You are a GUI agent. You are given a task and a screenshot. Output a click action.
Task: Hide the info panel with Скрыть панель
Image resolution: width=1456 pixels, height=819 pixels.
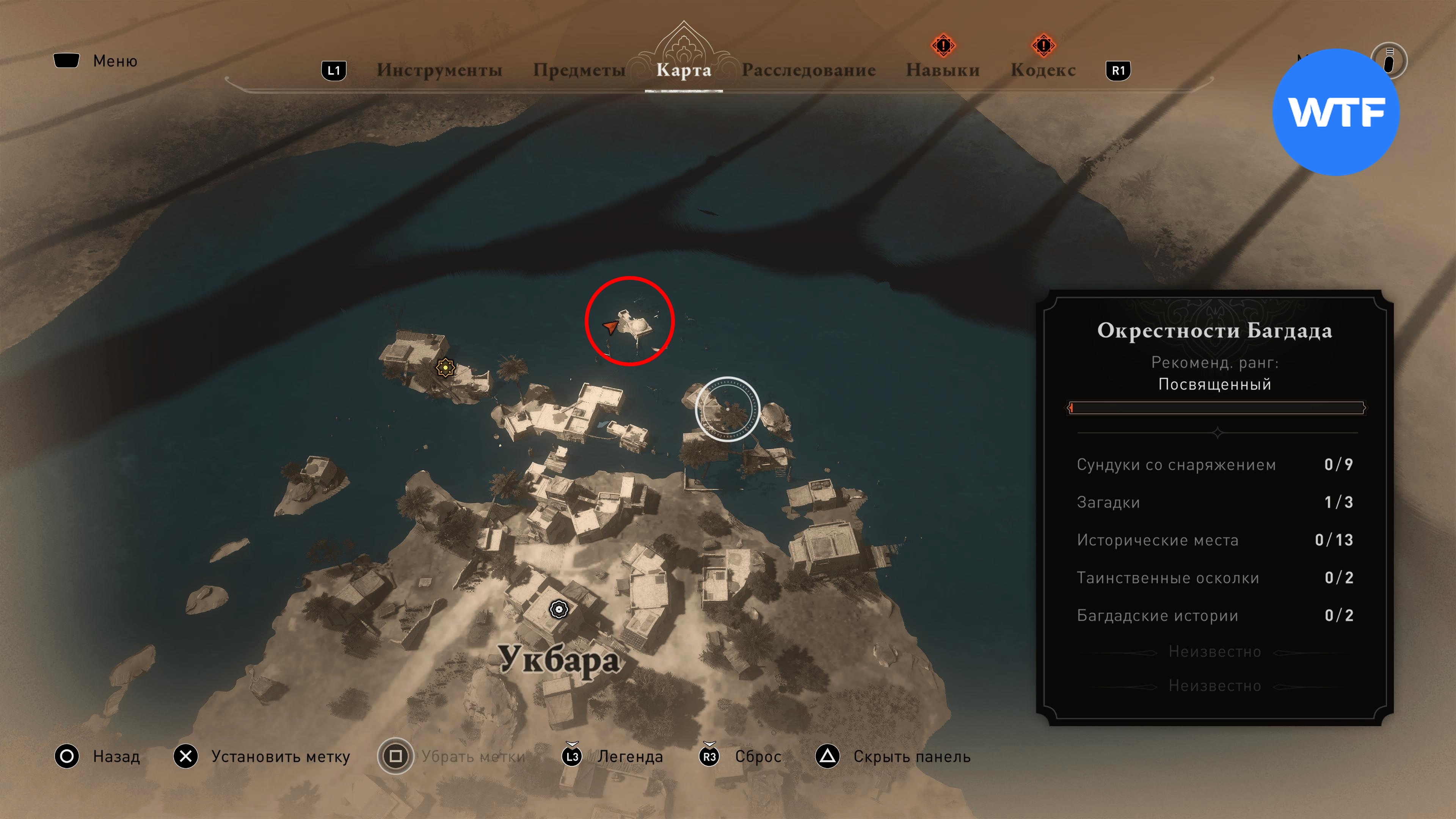[x=911, y=756]
